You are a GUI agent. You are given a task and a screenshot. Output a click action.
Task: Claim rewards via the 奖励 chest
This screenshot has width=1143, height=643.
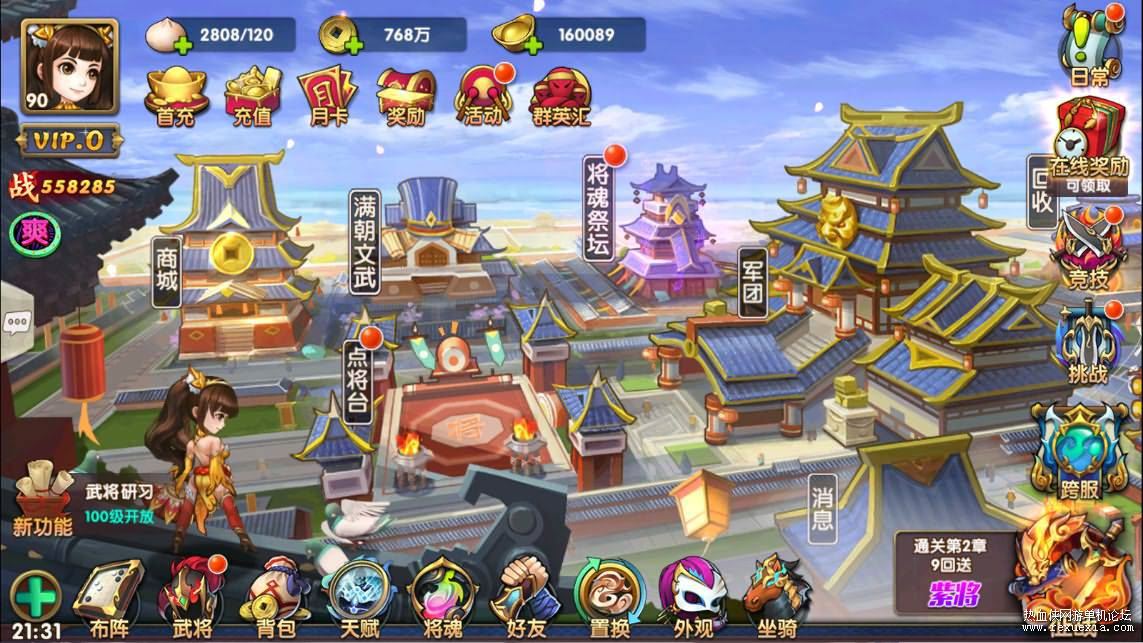click(405, 96)
